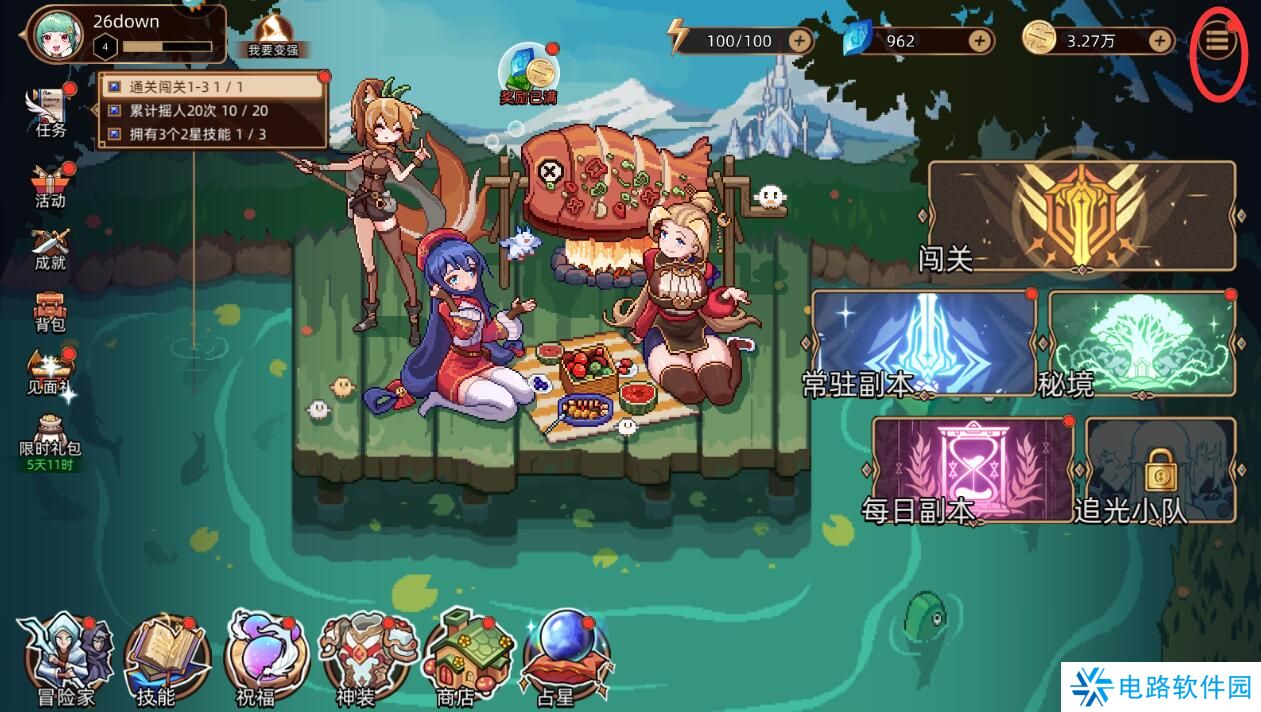Enter the 闯关 stage challenge mode
The image size is (1261, 712).
point(1081,215)
